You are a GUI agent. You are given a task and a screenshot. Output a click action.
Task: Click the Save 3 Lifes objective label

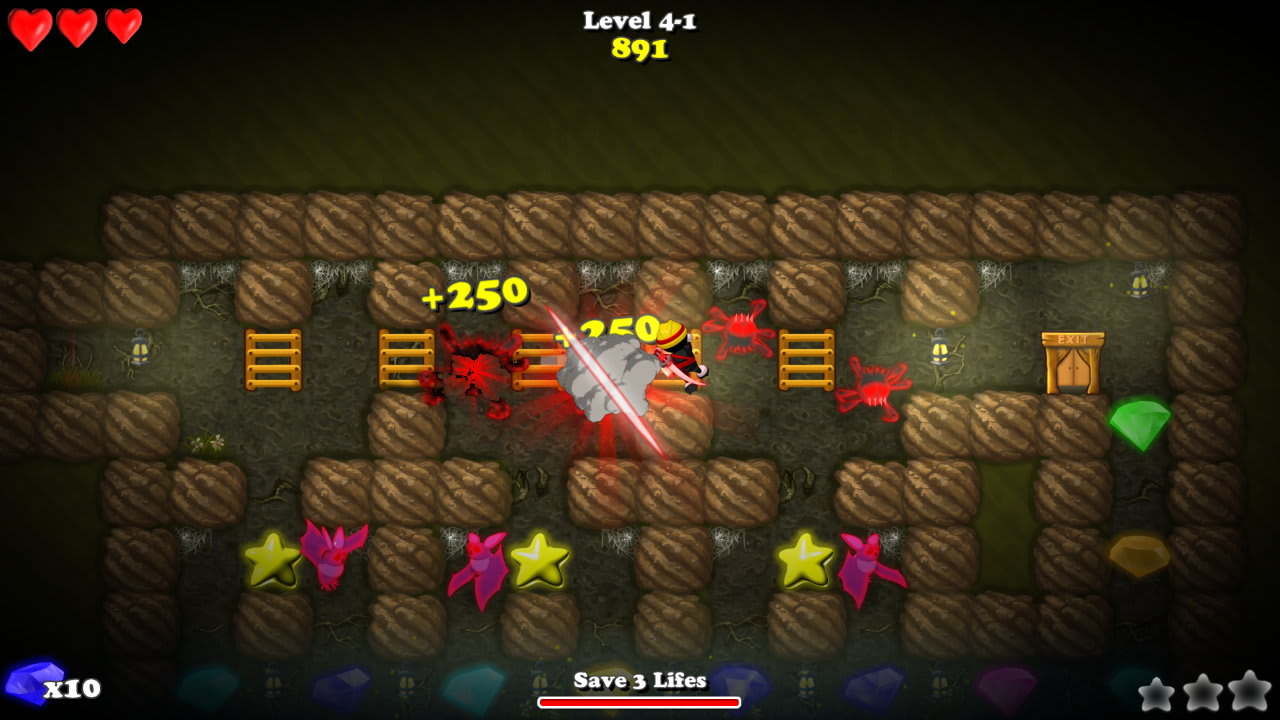click(x=639, y=678)
